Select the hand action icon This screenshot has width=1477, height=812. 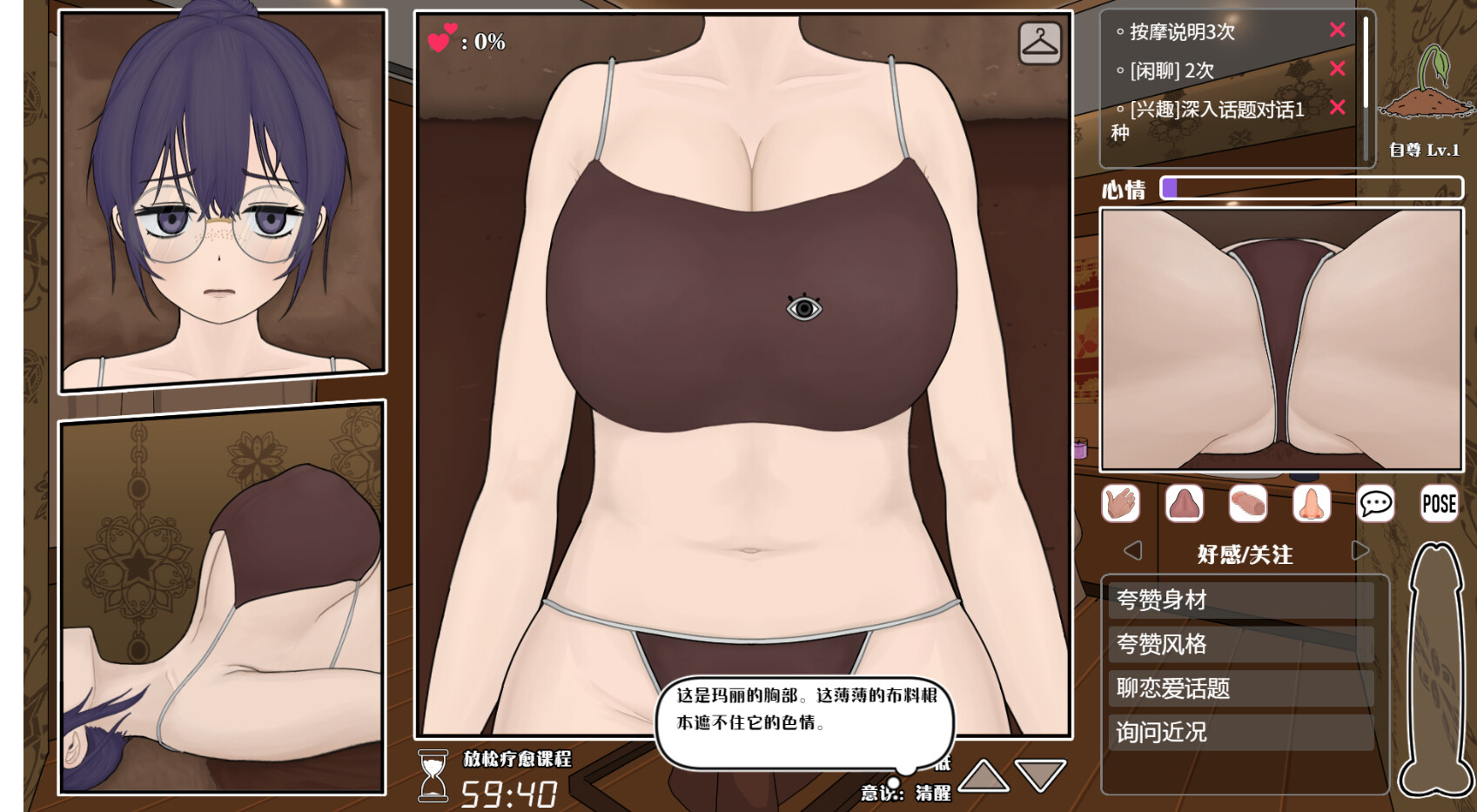pos(1120,504)
